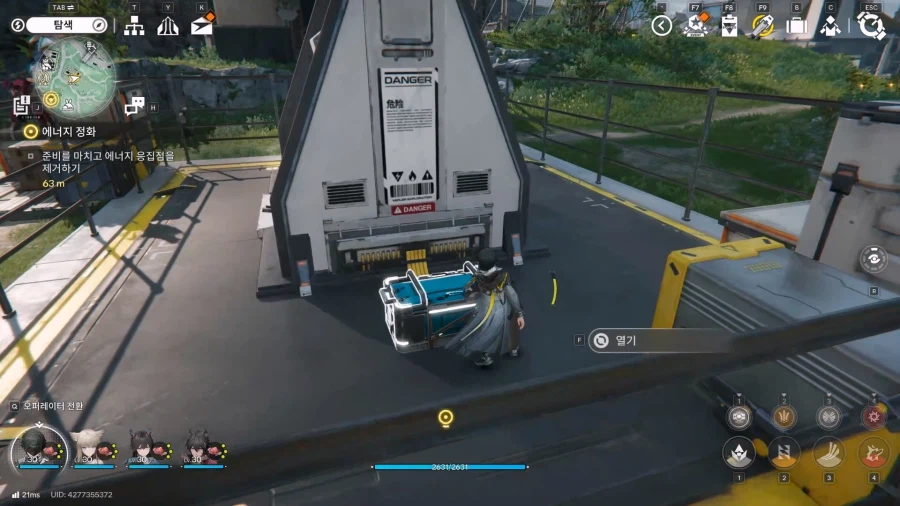Click the 탐색 exploration mode pill

click(x=66, y=25)
